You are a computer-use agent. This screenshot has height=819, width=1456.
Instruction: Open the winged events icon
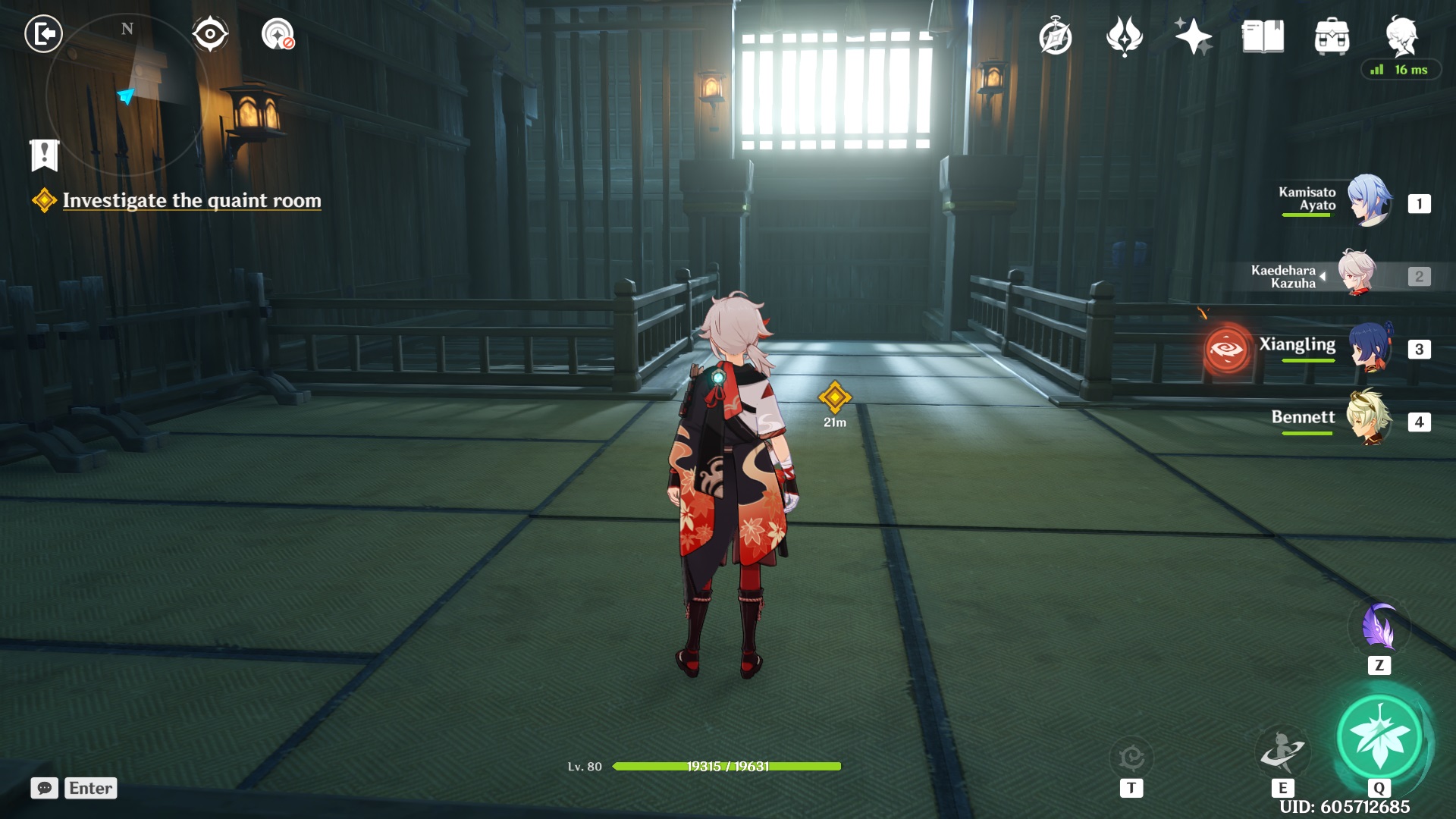[1124, 36]
